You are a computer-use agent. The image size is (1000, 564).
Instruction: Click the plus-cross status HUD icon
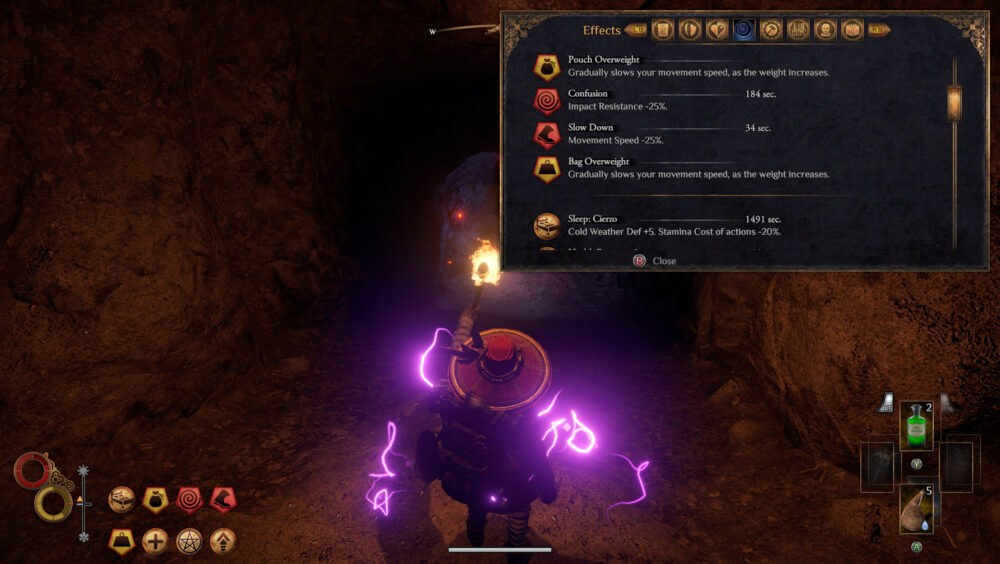(x=155, y=542)
